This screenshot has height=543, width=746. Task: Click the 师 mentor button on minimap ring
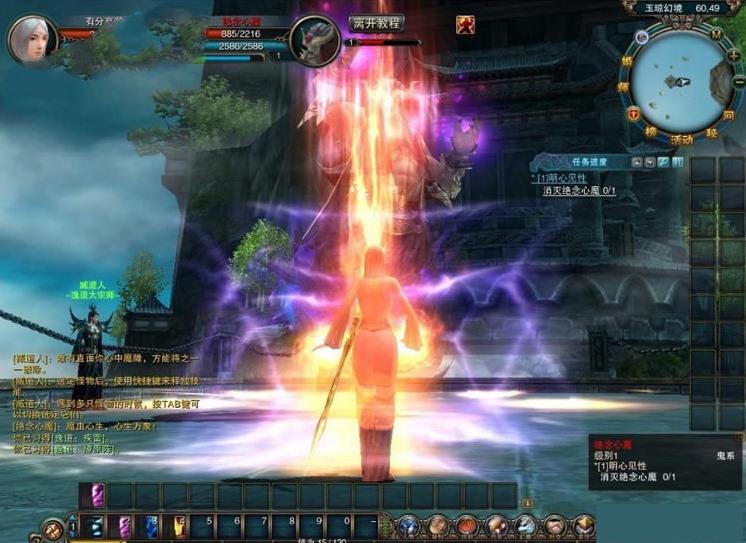(x=624, y=88)
